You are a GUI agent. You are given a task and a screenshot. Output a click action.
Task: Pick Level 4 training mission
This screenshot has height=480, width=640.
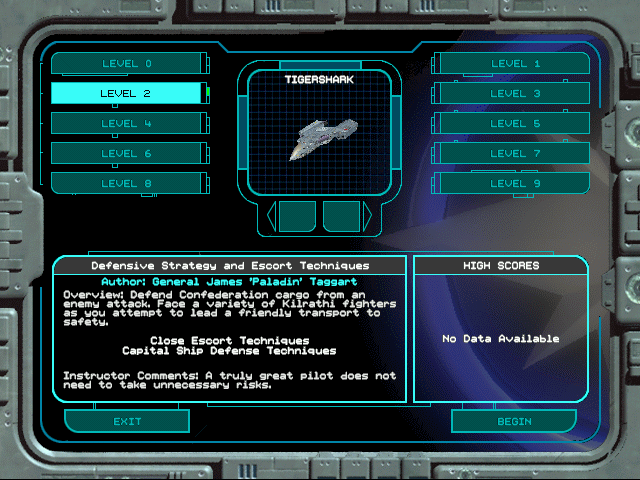(x=126, y=124)
